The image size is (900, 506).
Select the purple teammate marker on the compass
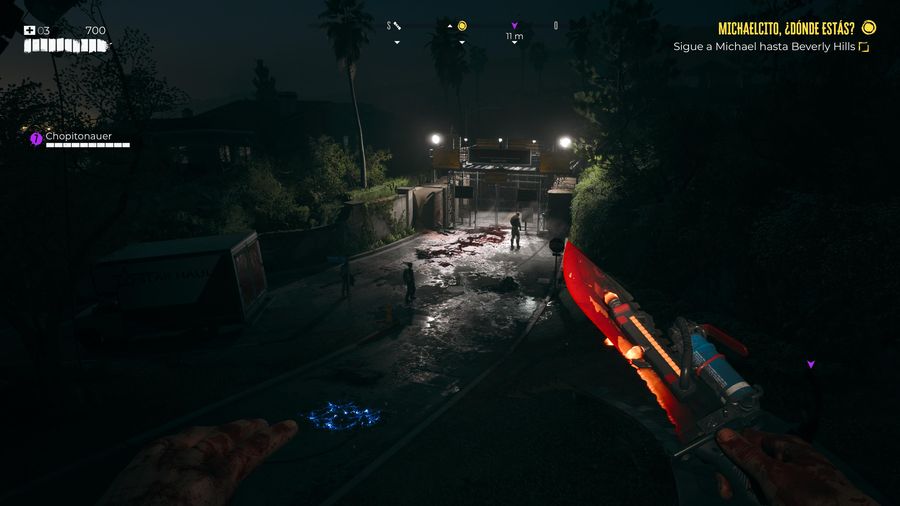(x=514, y=26)
